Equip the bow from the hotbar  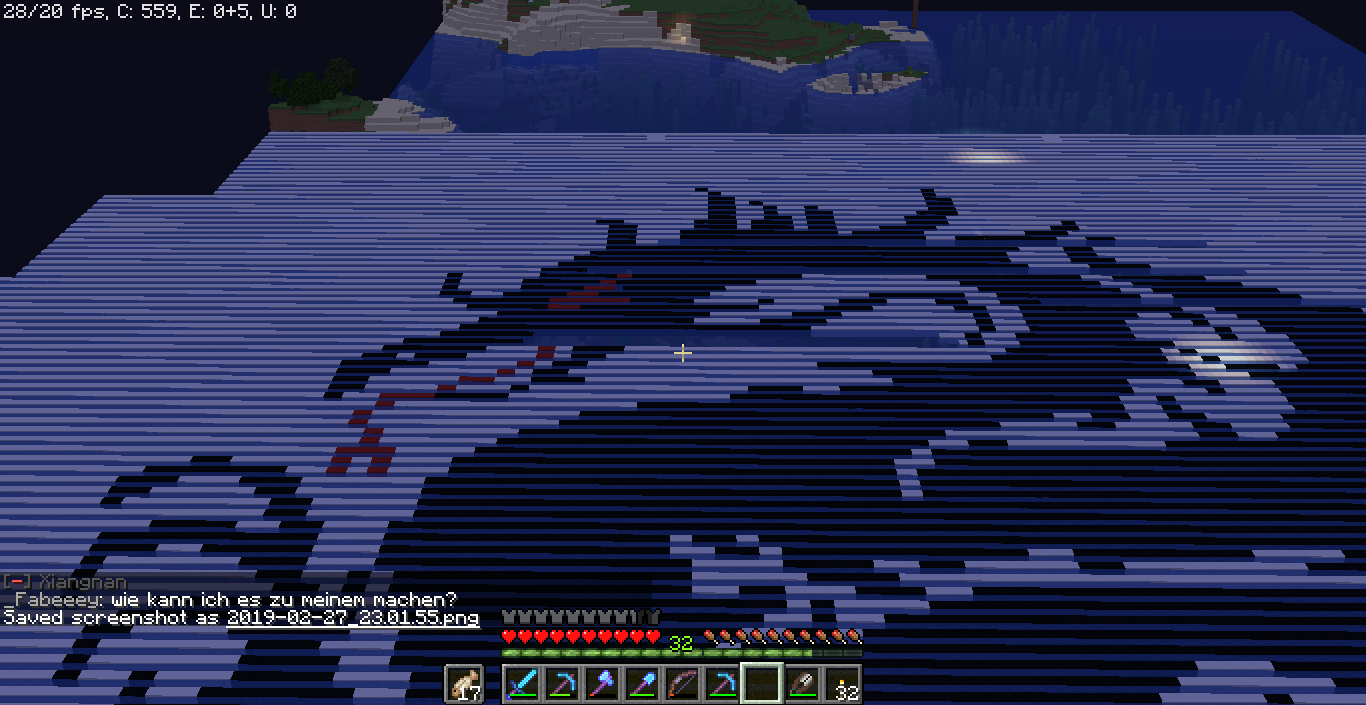click(x=682, y=685)
